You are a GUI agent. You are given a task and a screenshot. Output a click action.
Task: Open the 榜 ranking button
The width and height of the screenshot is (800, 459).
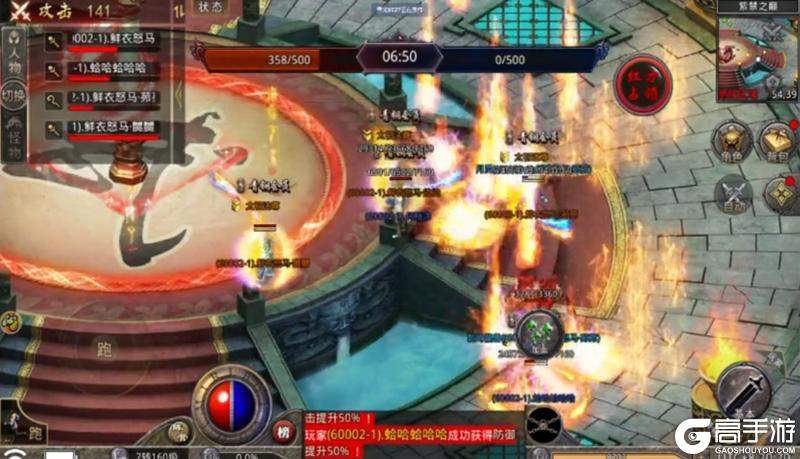[x=284, y=432]
